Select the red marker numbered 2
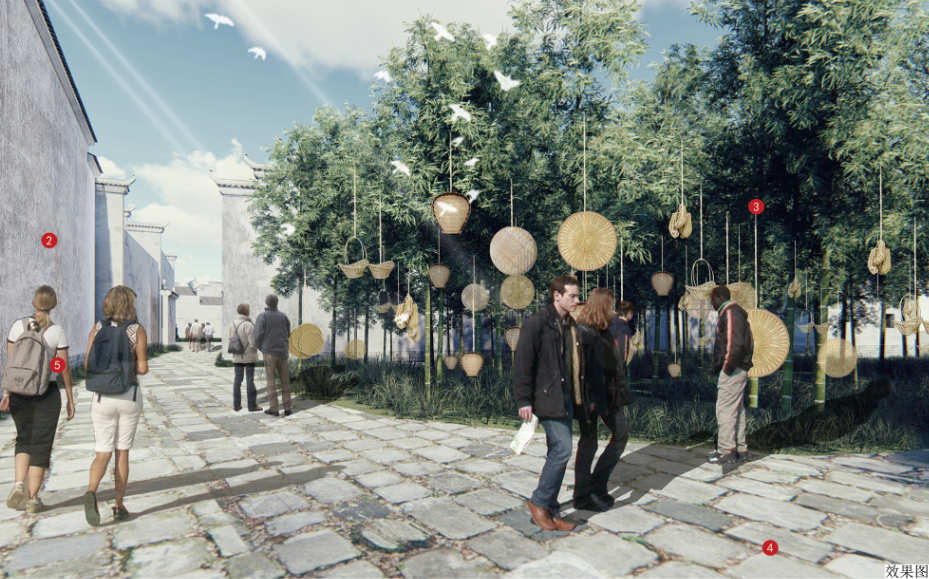Image resolution: width=929 pixels, height=579 pixels. point(49,240)
